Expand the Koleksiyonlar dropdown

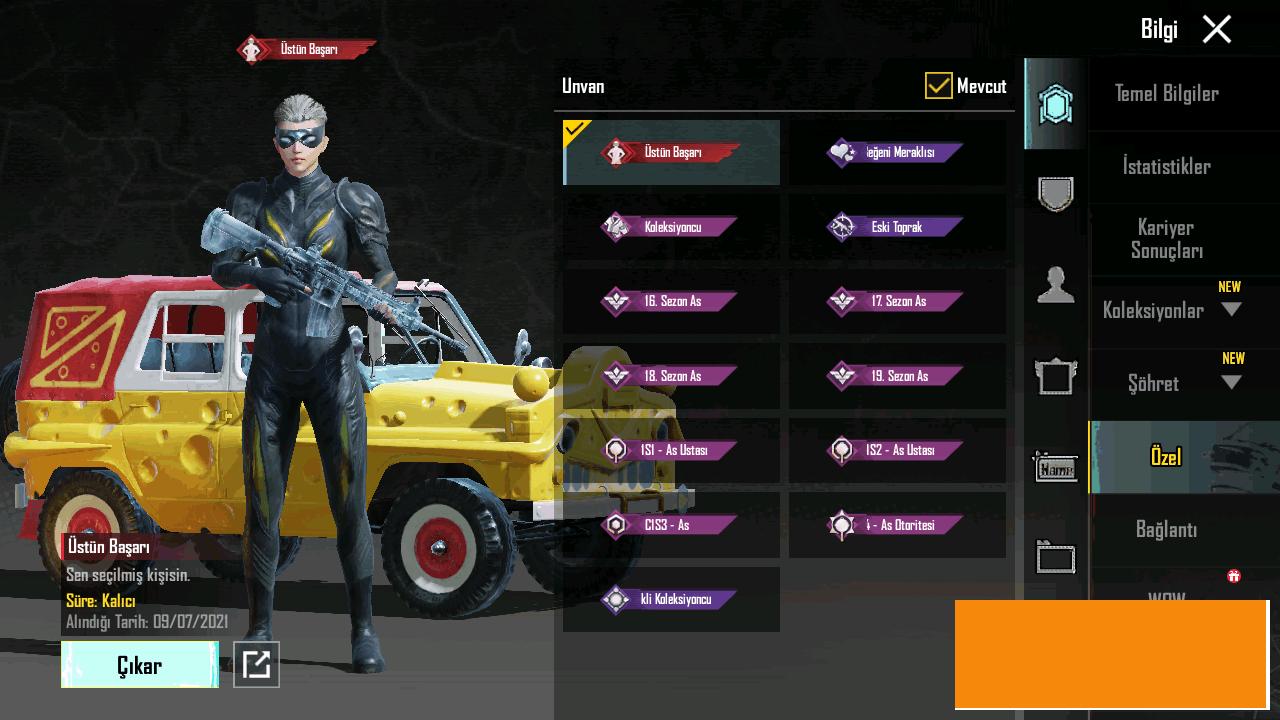click(x=1231, y=310)
